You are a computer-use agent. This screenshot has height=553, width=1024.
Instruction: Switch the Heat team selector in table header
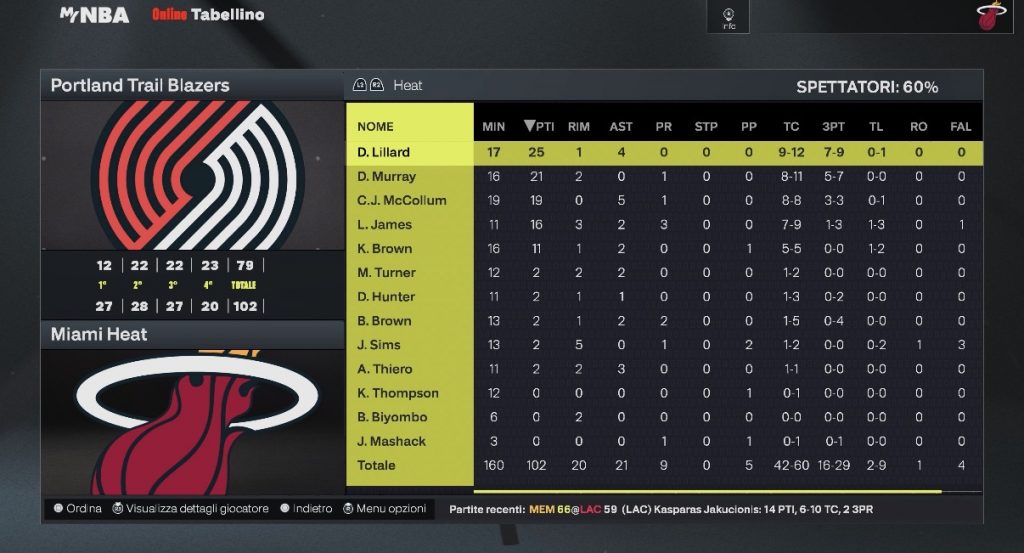click(396, 86)
